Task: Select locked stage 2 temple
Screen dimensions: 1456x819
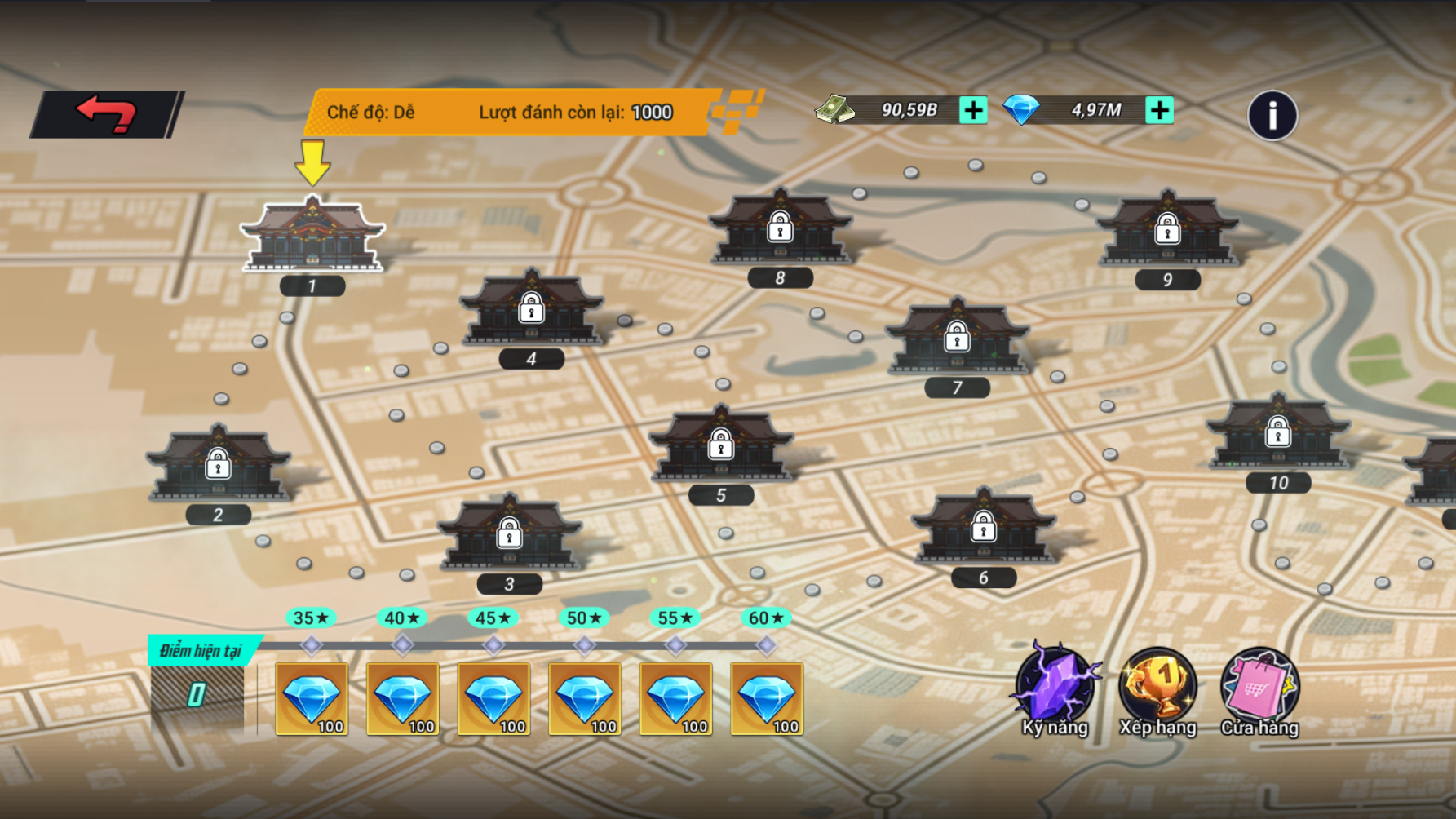Action: [218, 463]
